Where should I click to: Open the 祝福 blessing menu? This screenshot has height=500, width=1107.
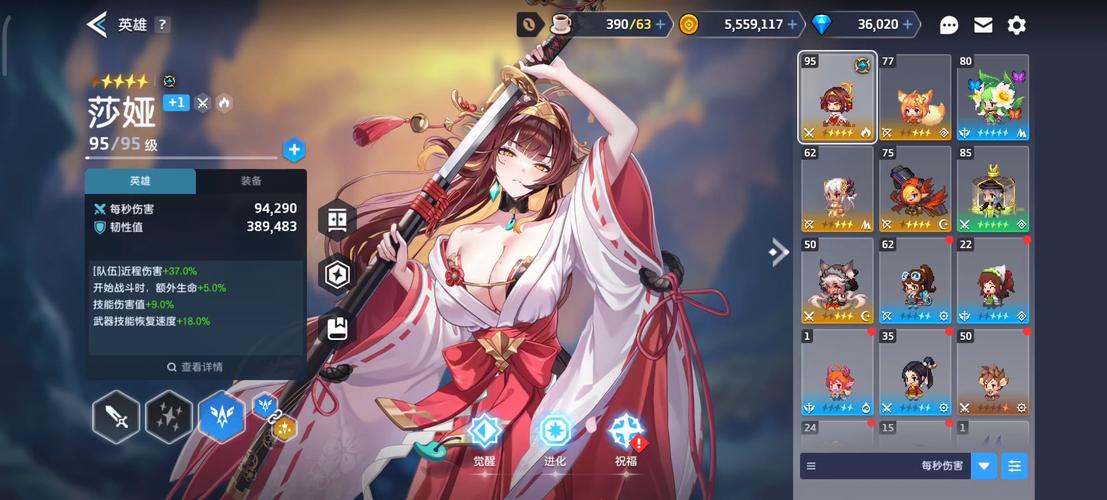[x=626, y=440]
